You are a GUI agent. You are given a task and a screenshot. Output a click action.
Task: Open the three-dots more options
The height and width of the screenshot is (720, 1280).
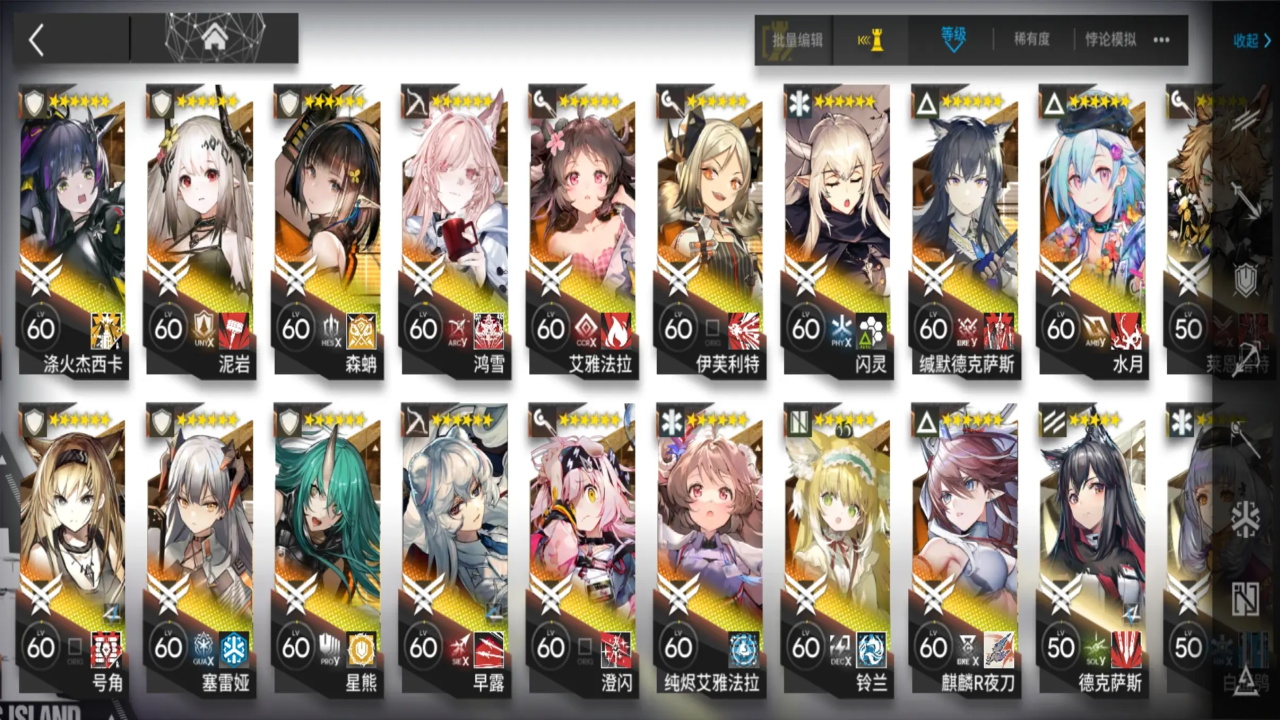(x=1161, y=40)
